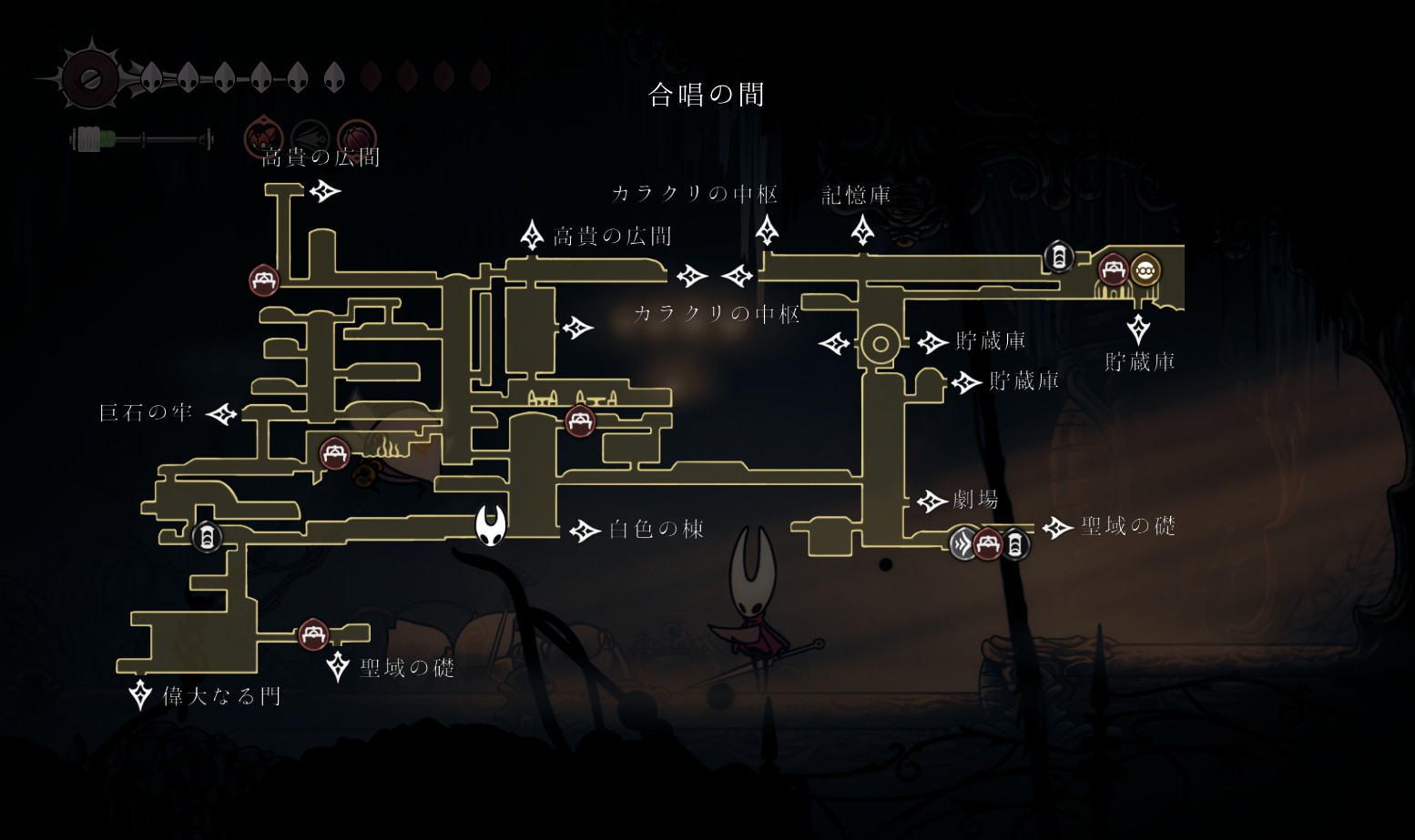1415x840 pixels.
Task: Select the 巨石の牢 exit label
Action: [x=146, y=413]
